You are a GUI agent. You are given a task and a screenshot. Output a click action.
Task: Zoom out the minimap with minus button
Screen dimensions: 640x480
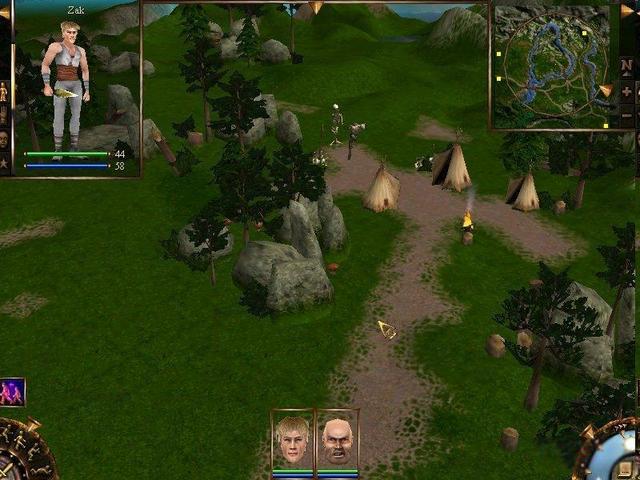pos(627,115)
